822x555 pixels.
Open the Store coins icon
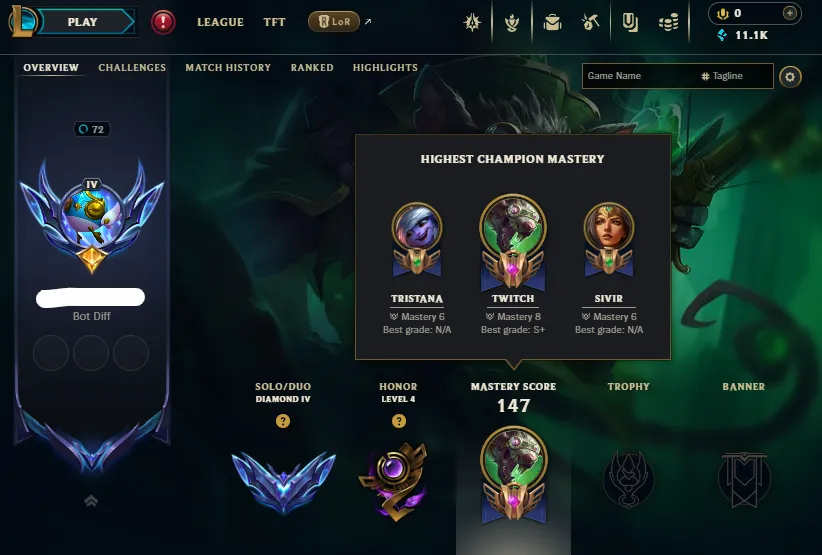669,22
